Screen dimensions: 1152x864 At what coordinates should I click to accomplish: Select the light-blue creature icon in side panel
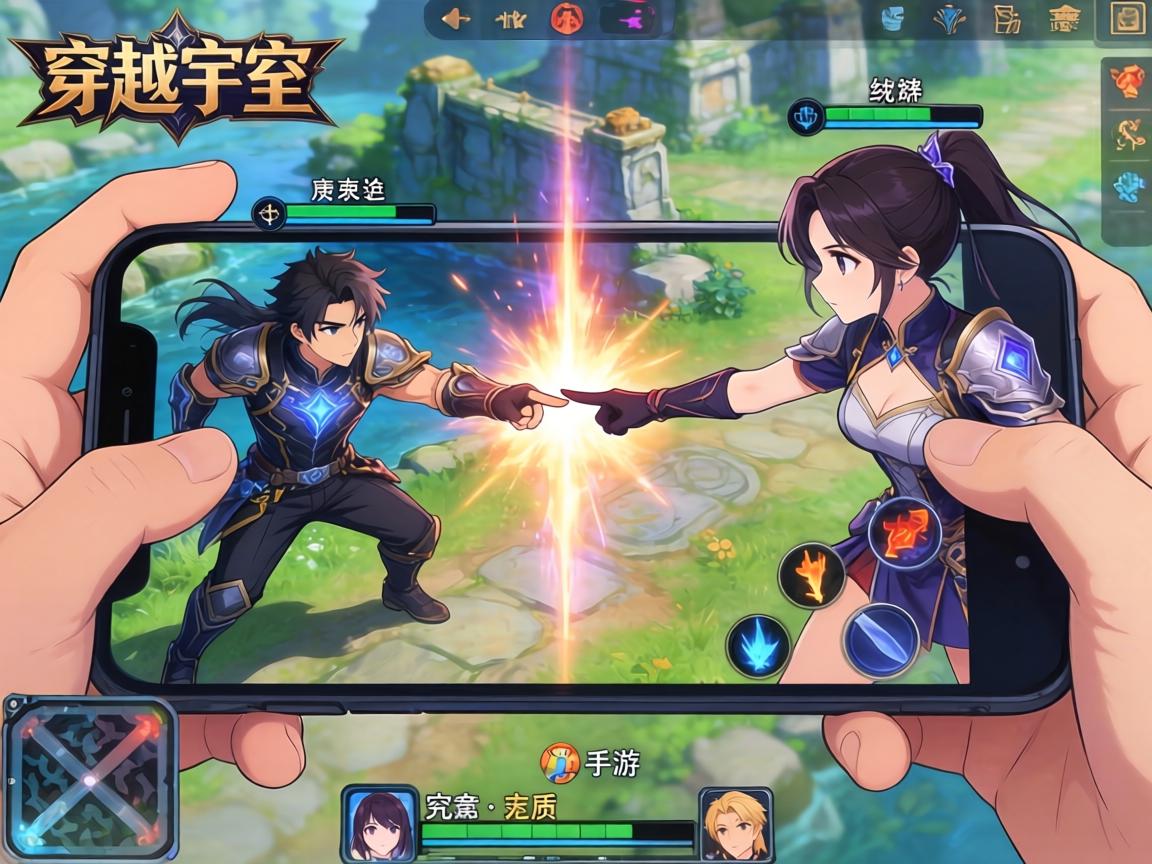pyautogui.click(x=1128, y=187)
